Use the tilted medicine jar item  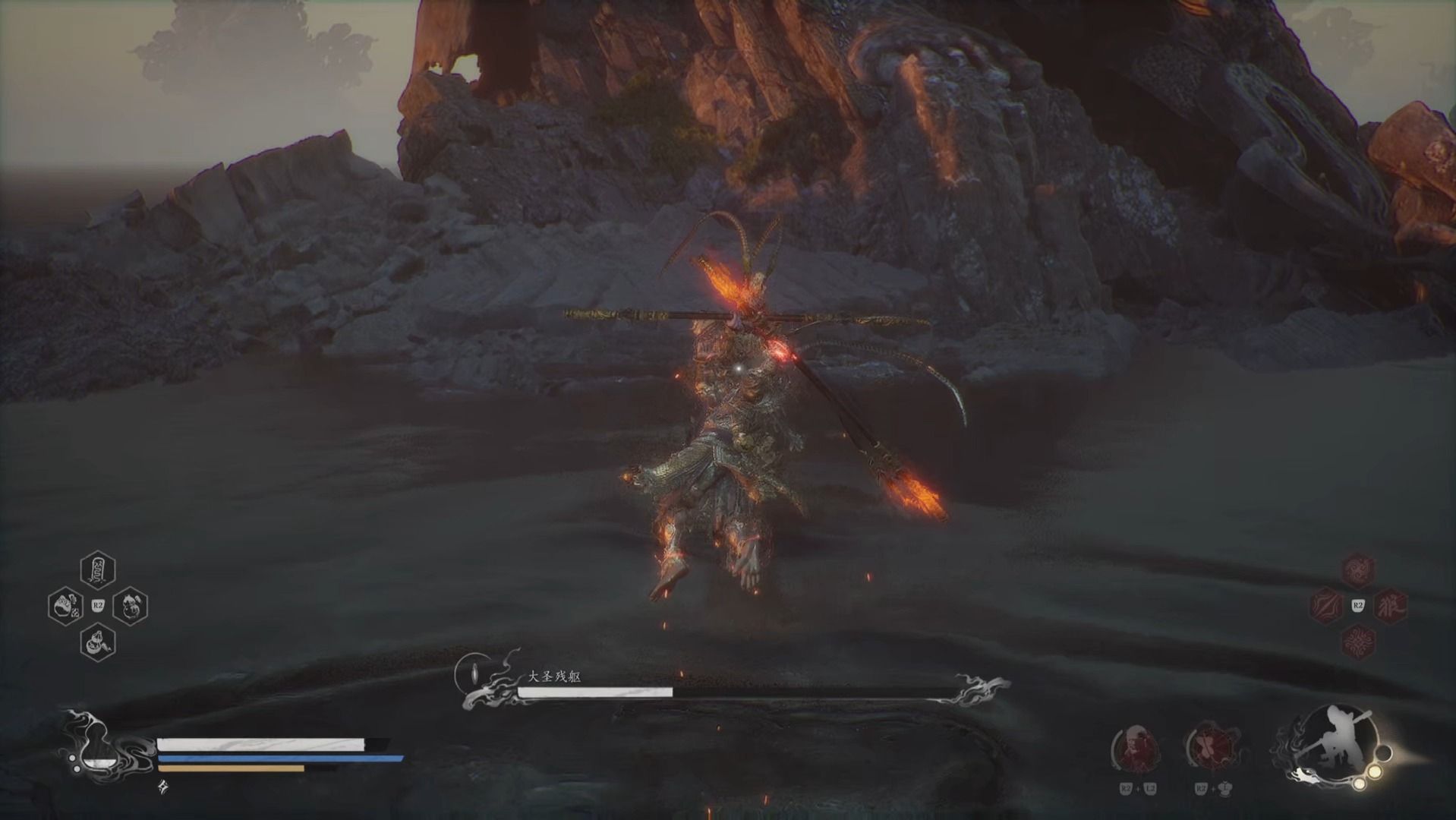66,606
